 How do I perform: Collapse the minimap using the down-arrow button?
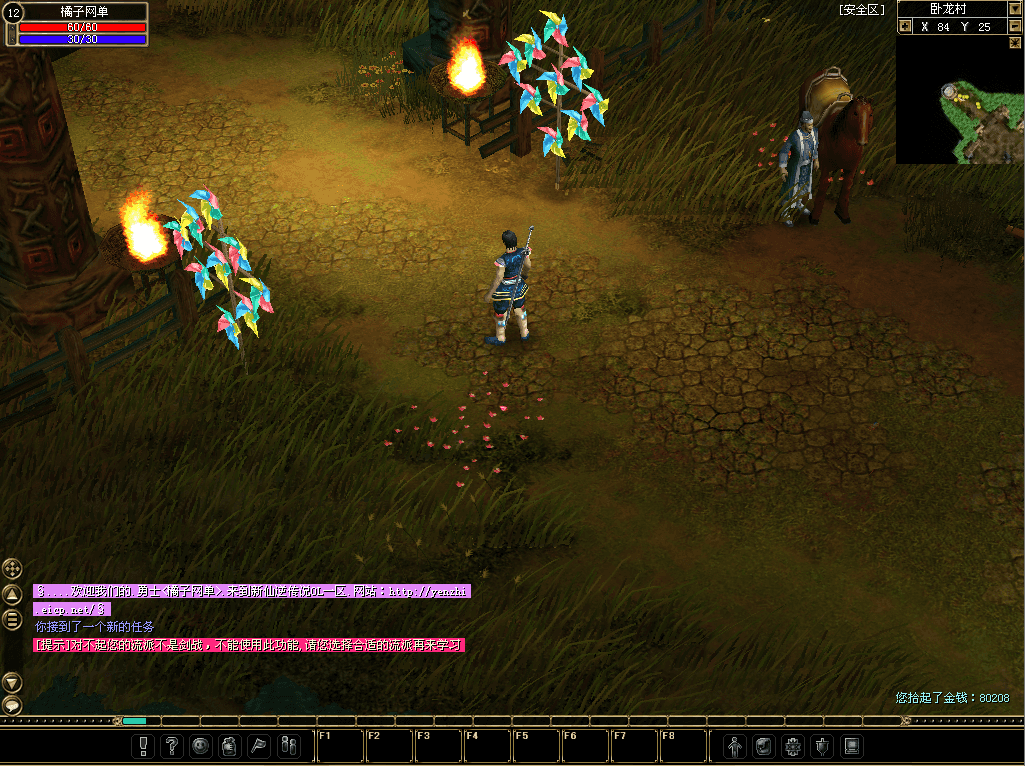pyautogui.click(x=1015, y=9)
